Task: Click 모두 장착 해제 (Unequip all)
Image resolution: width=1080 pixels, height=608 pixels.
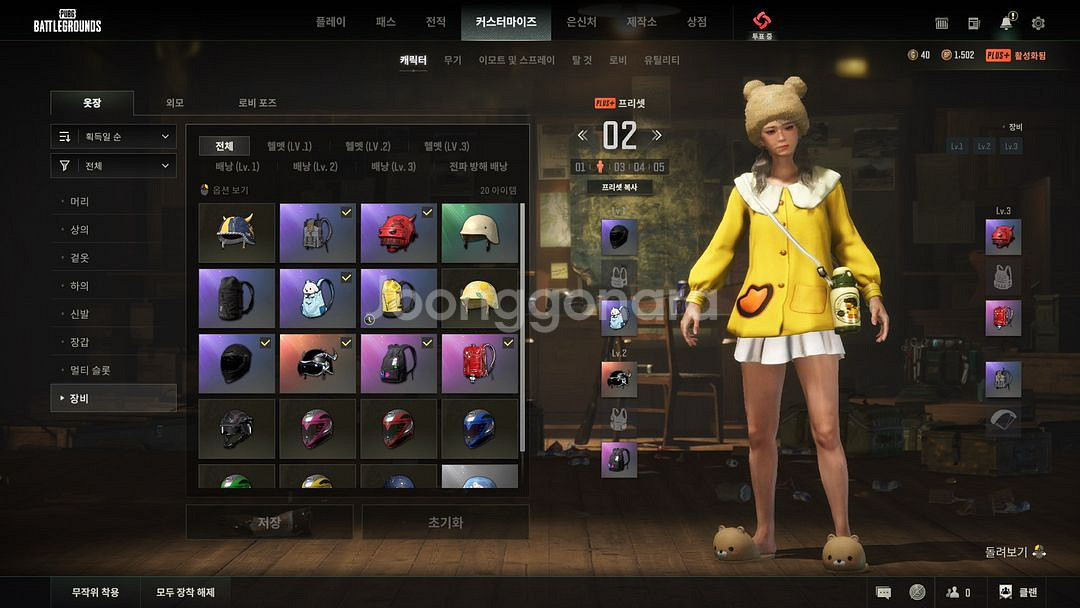Action: [185, 592]
